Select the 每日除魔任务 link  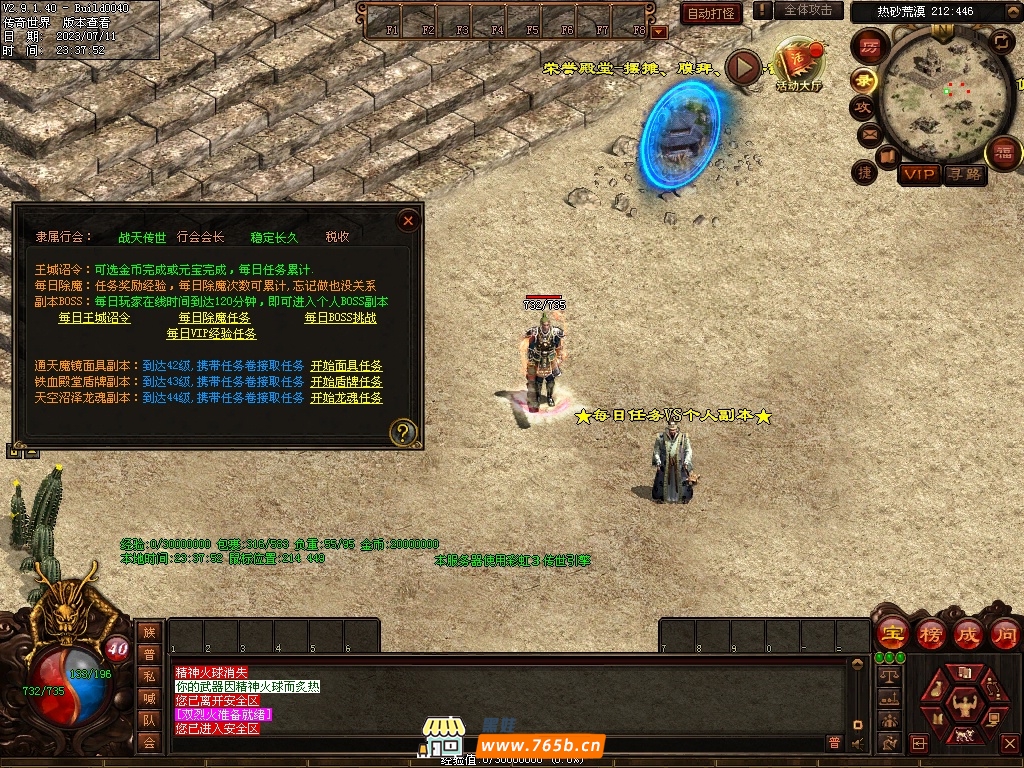(215, 318)
